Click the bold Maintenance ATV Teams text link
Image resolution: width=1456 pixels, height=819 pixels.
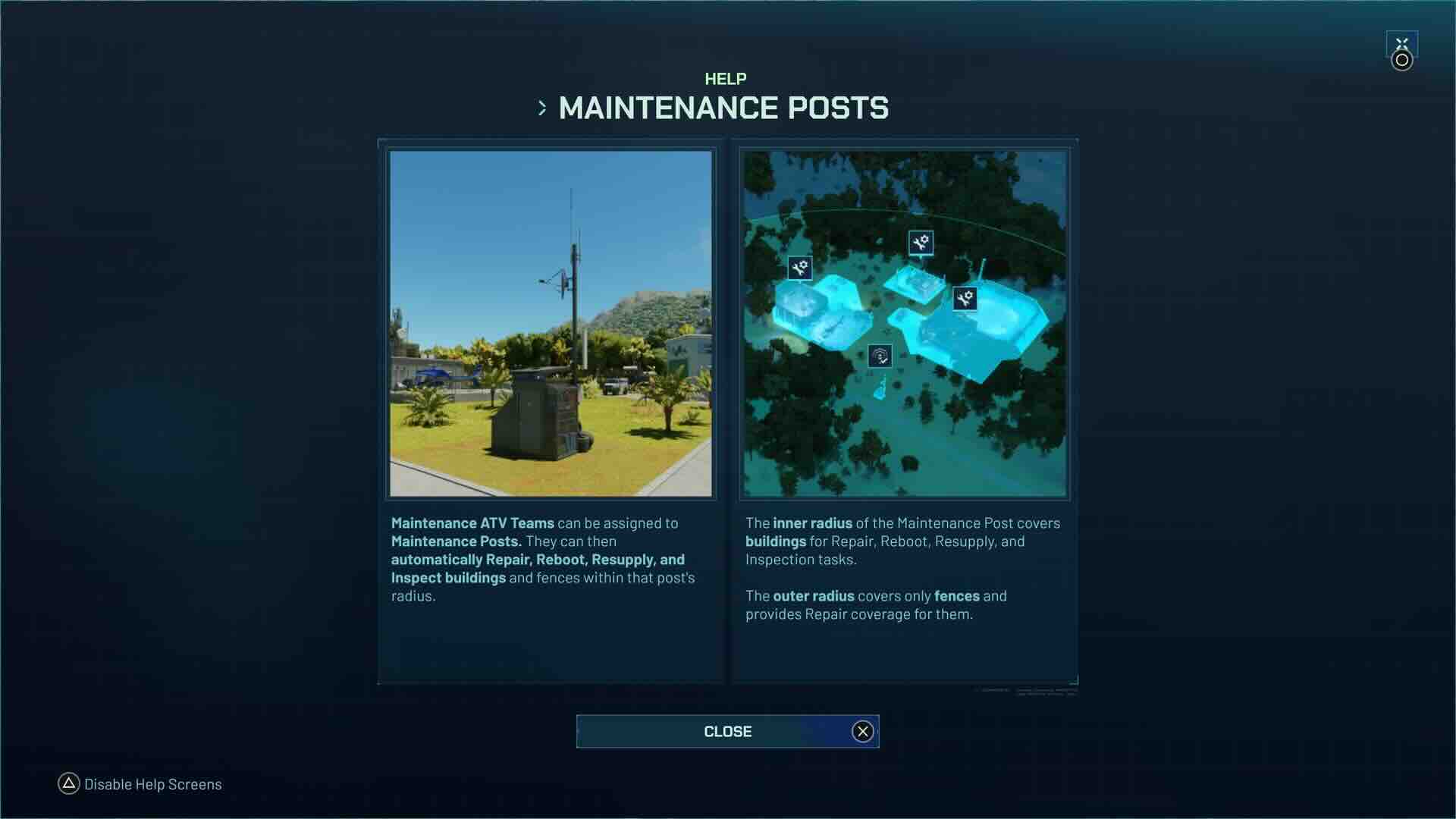pyautogui.click(x=471, y=522)
